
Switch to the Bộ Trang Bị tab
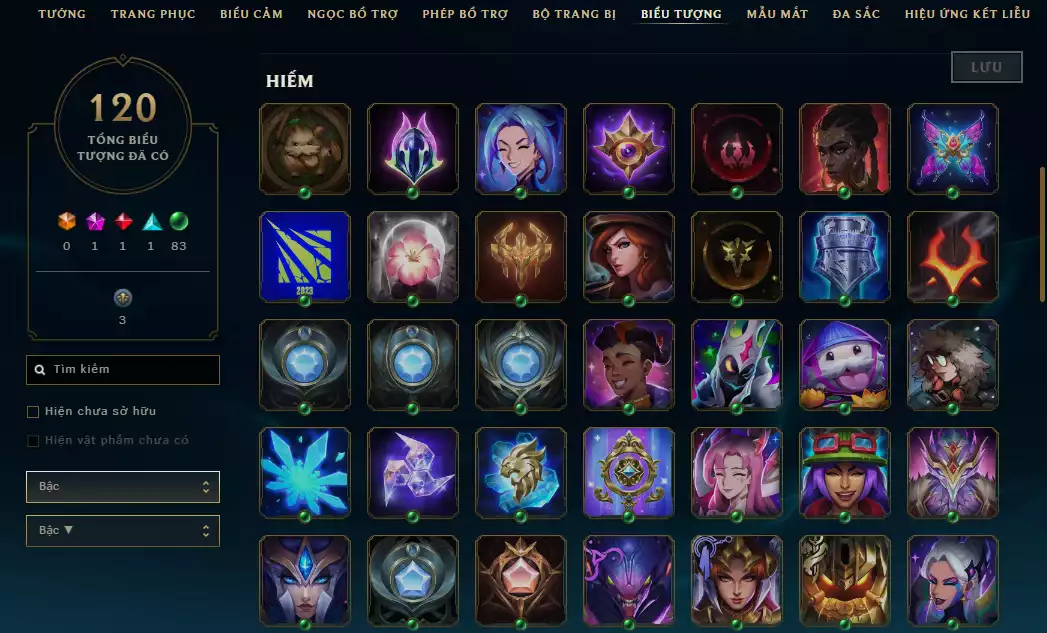click(575, 14)
